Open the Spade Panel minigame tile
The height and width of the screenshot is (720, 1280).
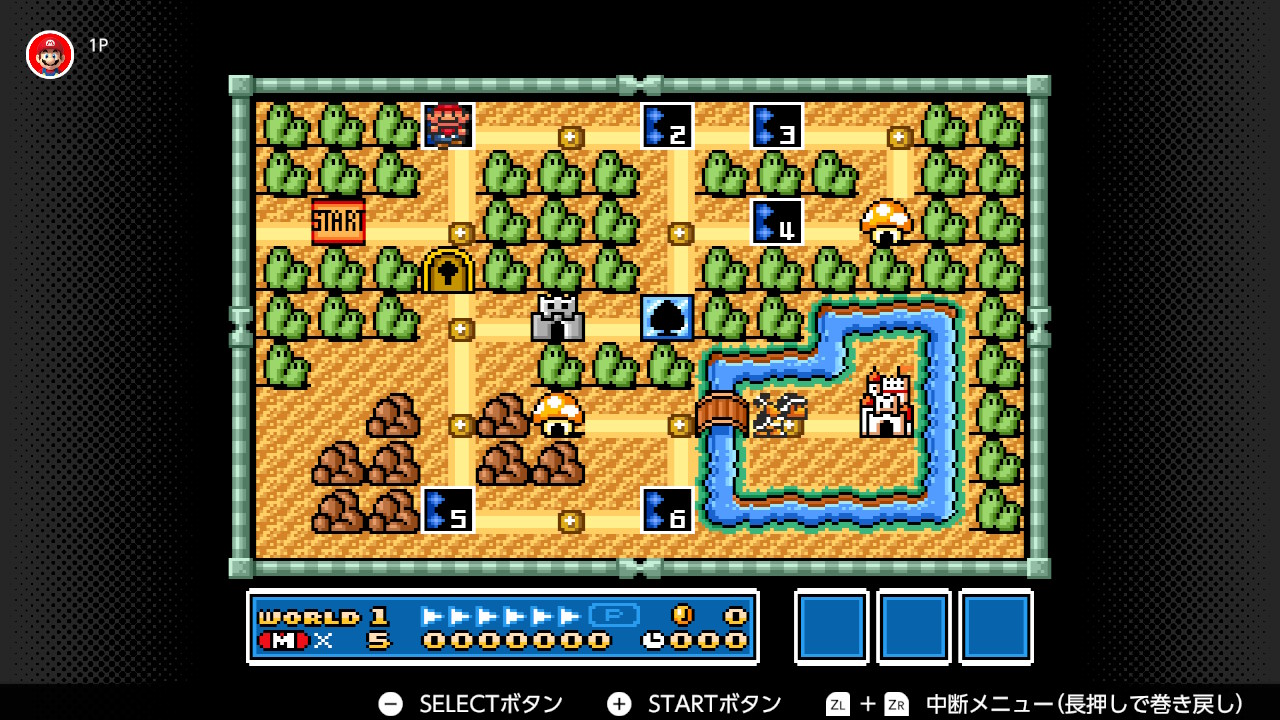tap(667, 319)
